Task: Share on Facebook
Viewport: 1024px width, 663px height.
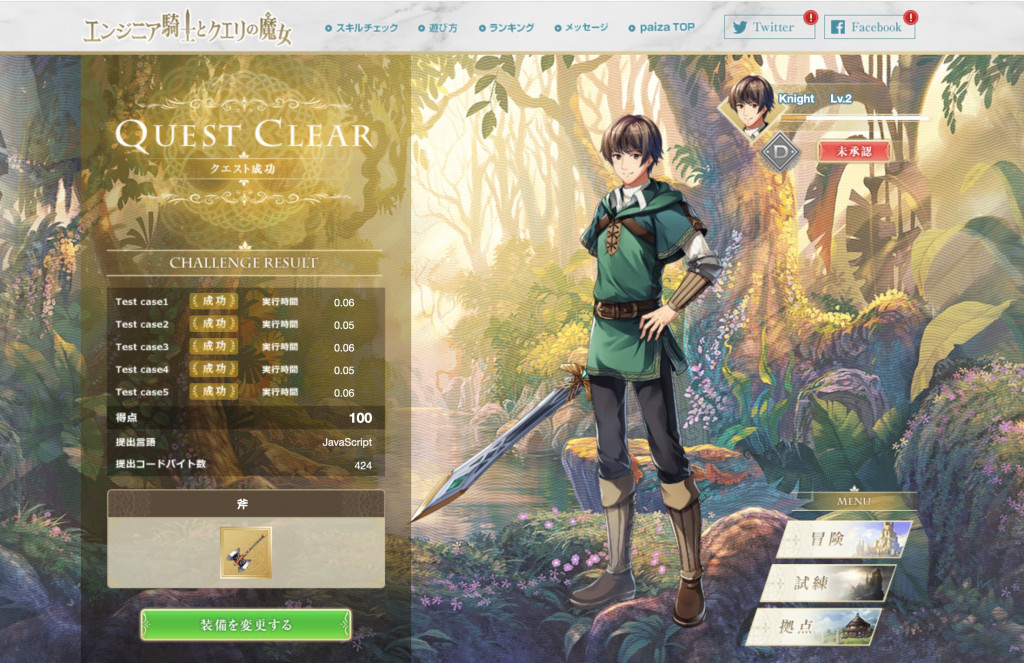Action: point(868,27)
